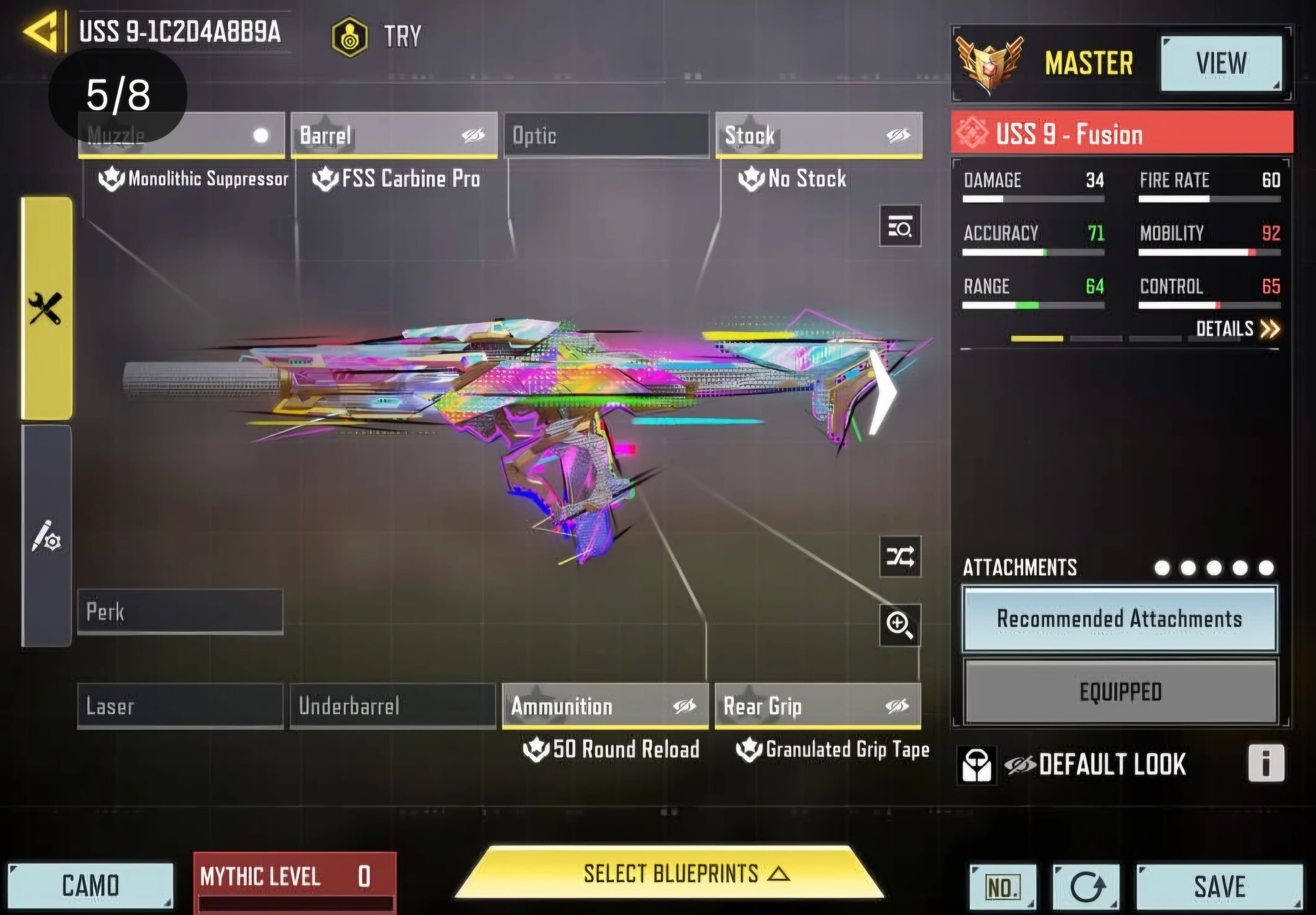
Task: Open the Underbarrel attachment slot
Action: (x=393, y=706)
